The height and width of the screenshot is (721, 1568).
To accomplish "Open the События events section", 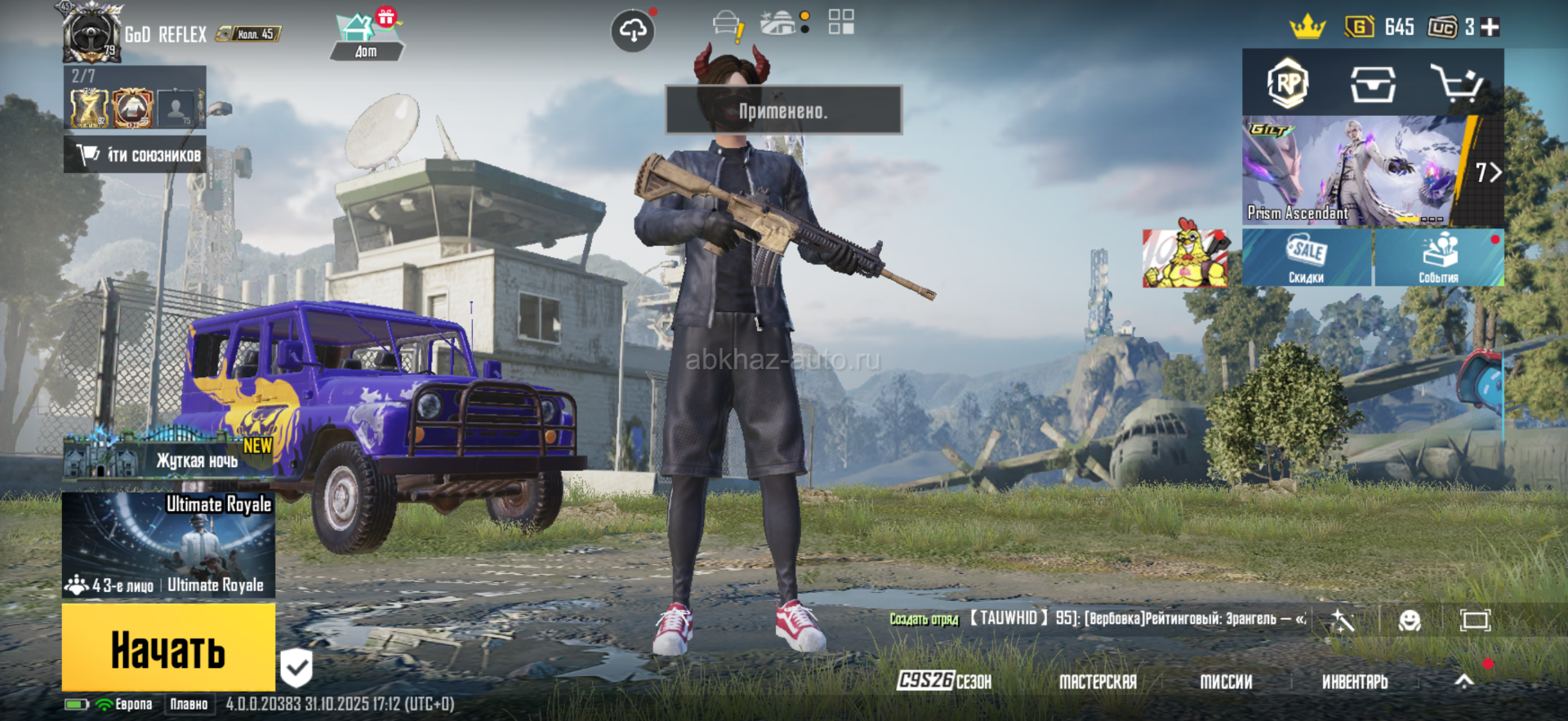I will coord(1439,258).
